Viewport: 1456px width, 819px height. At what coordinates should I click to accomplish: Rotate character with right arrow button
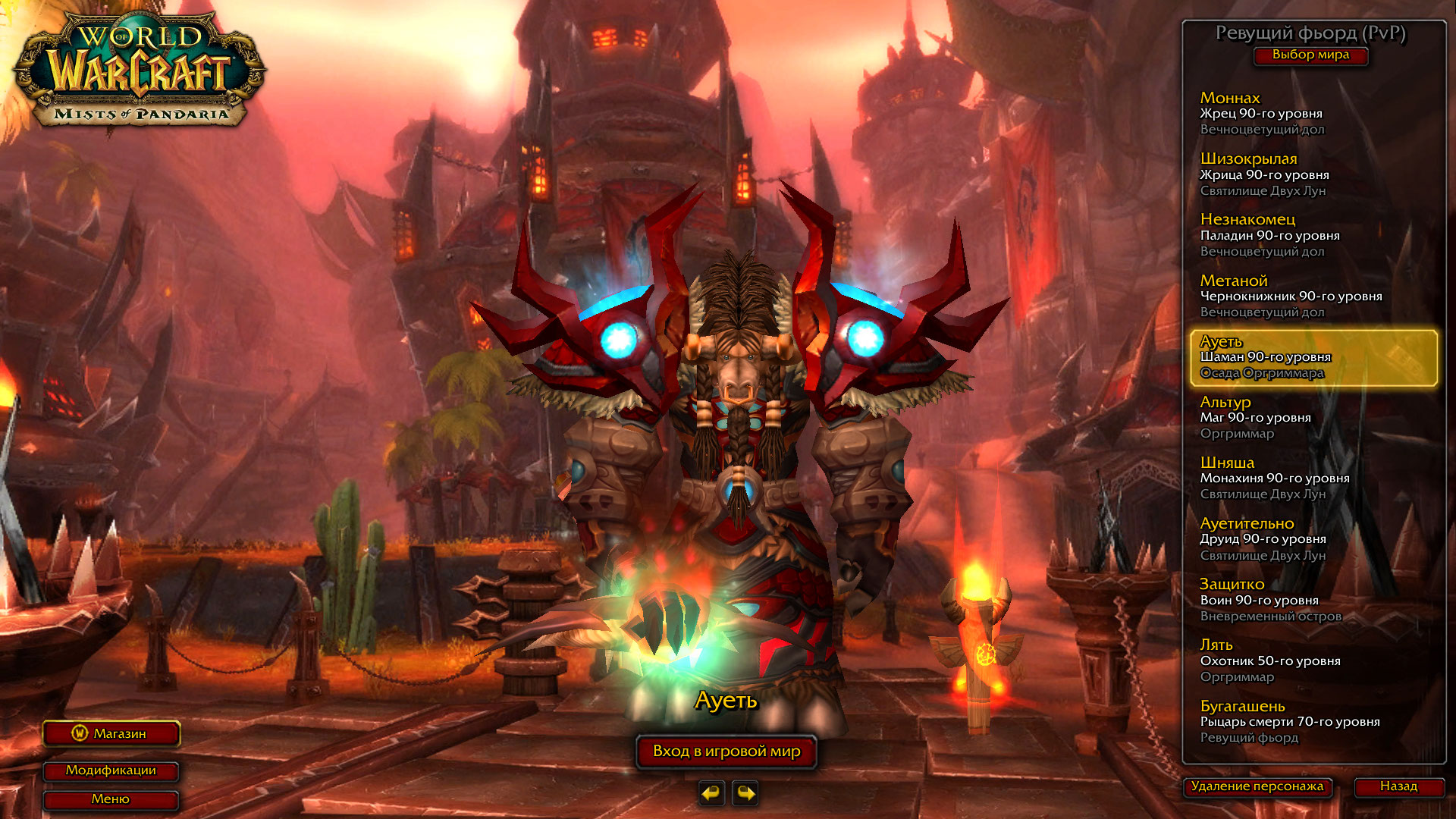pyautogui.click(x=745, y=793)
